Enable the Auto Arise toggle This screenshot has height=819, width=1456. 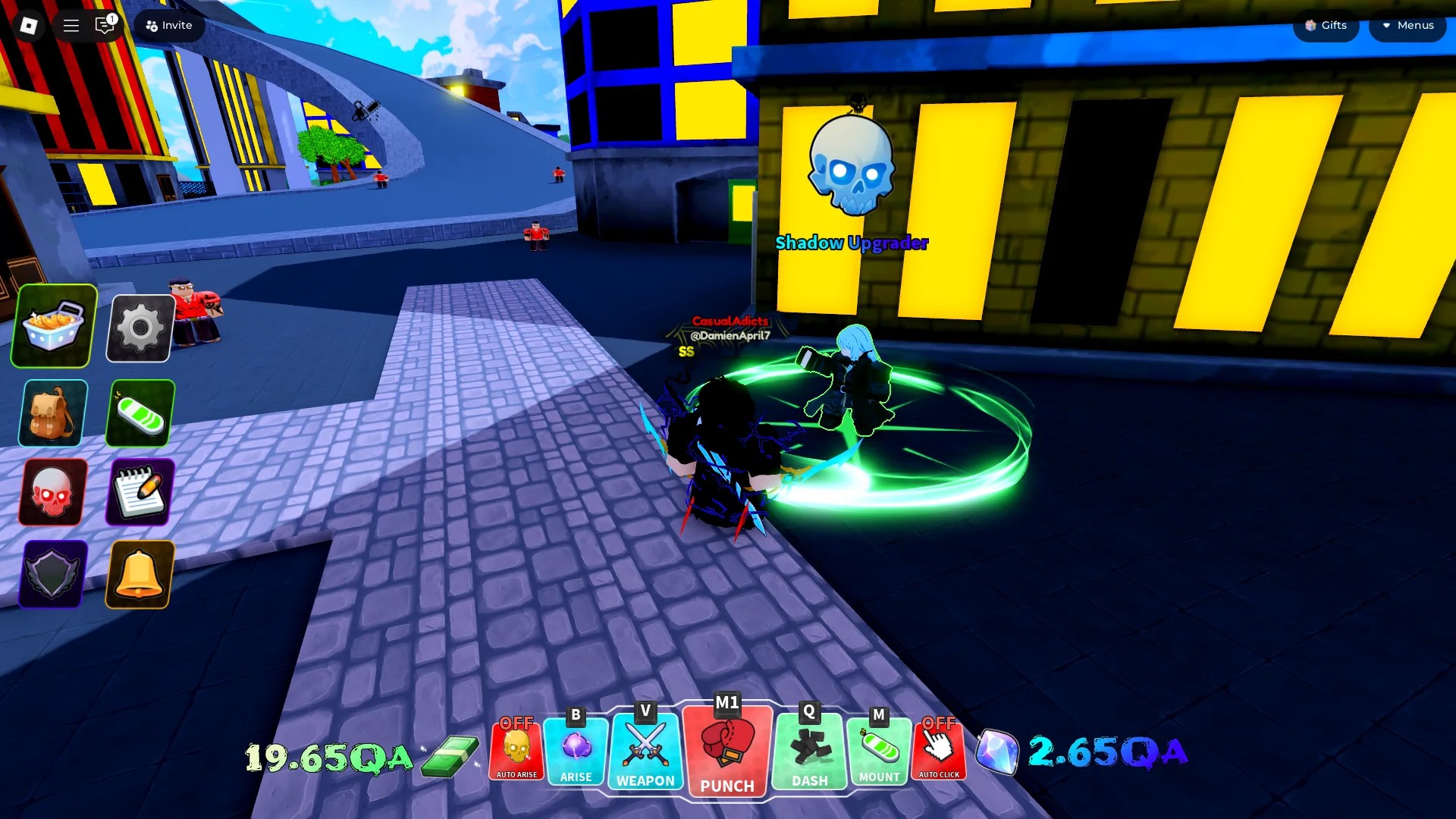(516, 751)
